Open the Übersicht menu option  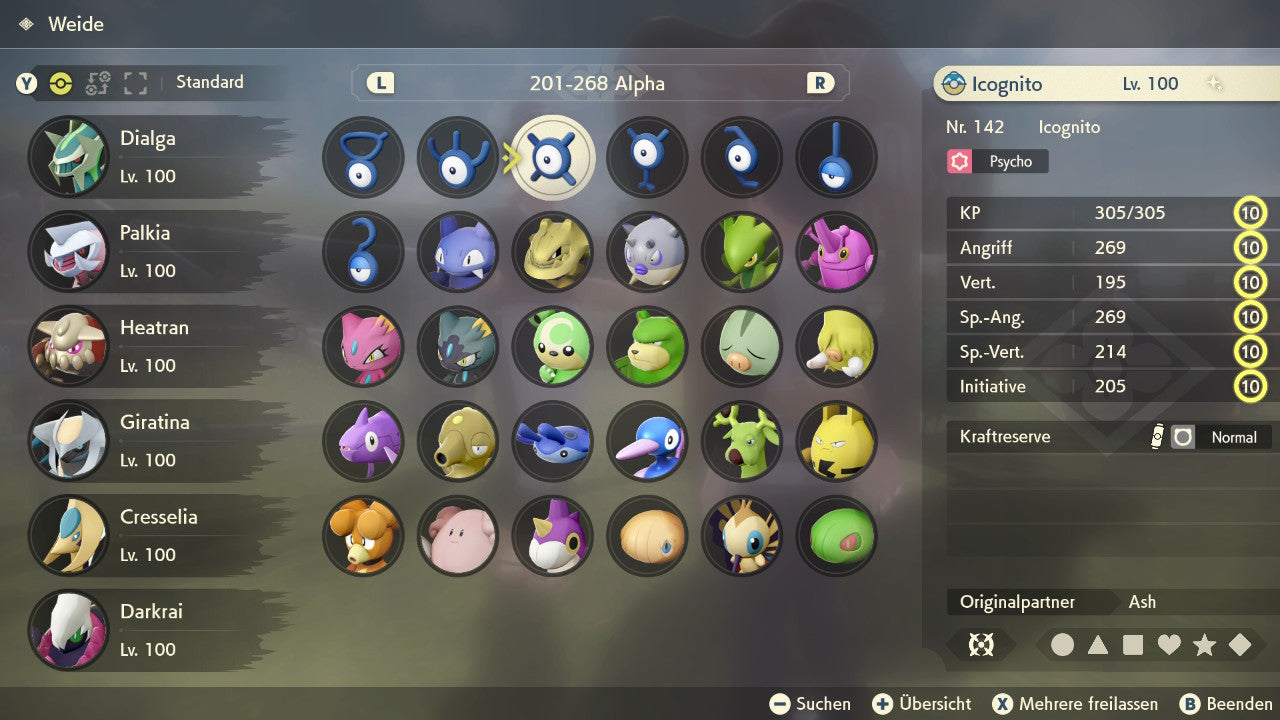tap(921, 703)
